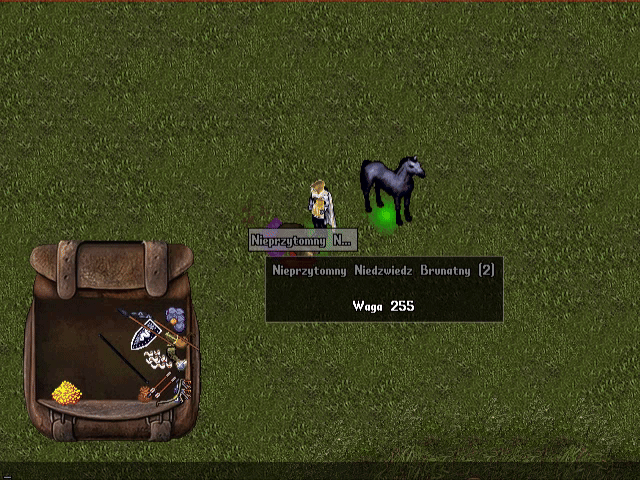Click the purple flower item in backpack
This screenshot has height=480, width=640.
click(x=176, y=319)
